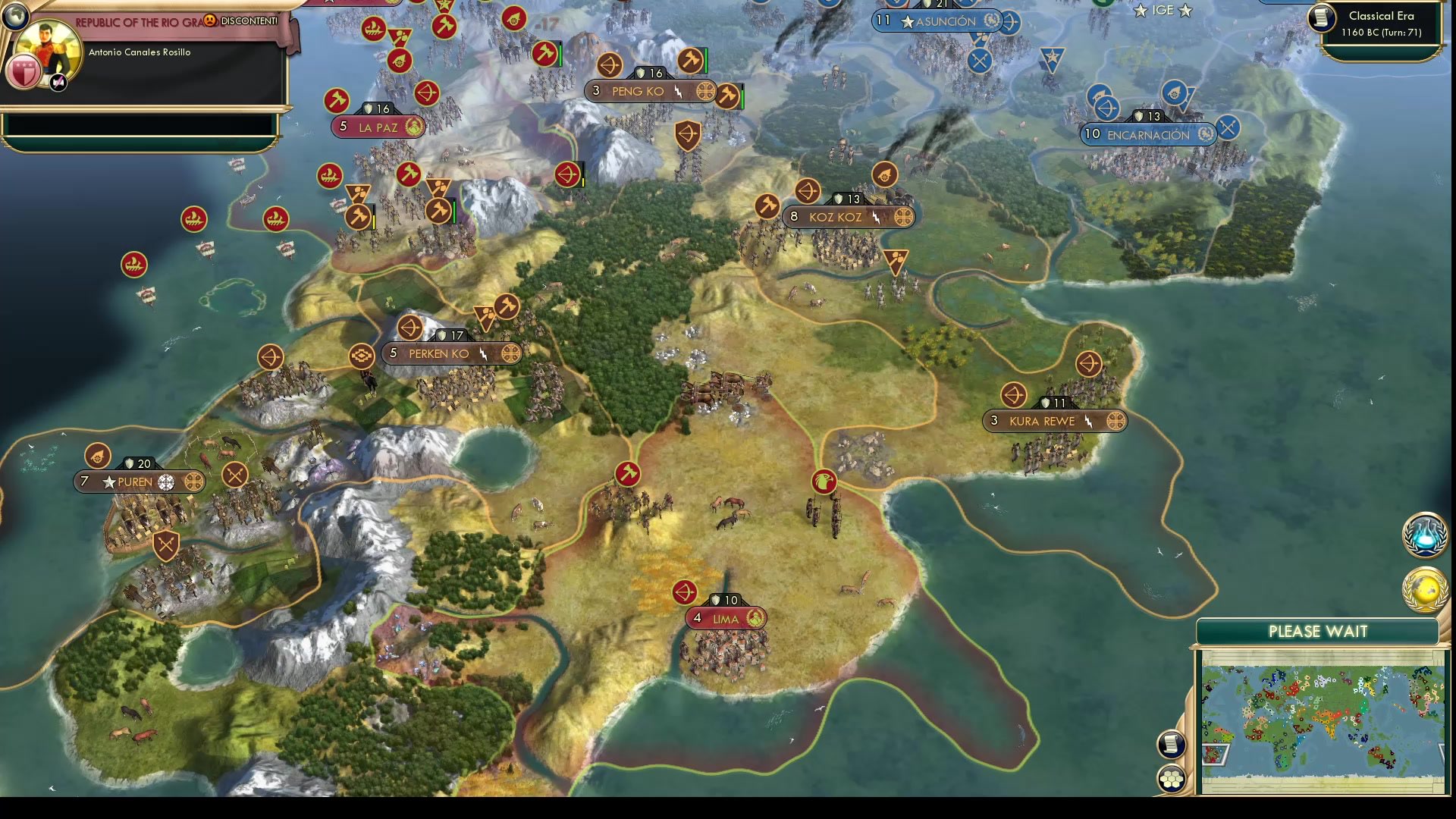Select the blue flask technology progress medallion
Screen dimensions: 1456x819
pos(1424,535)
